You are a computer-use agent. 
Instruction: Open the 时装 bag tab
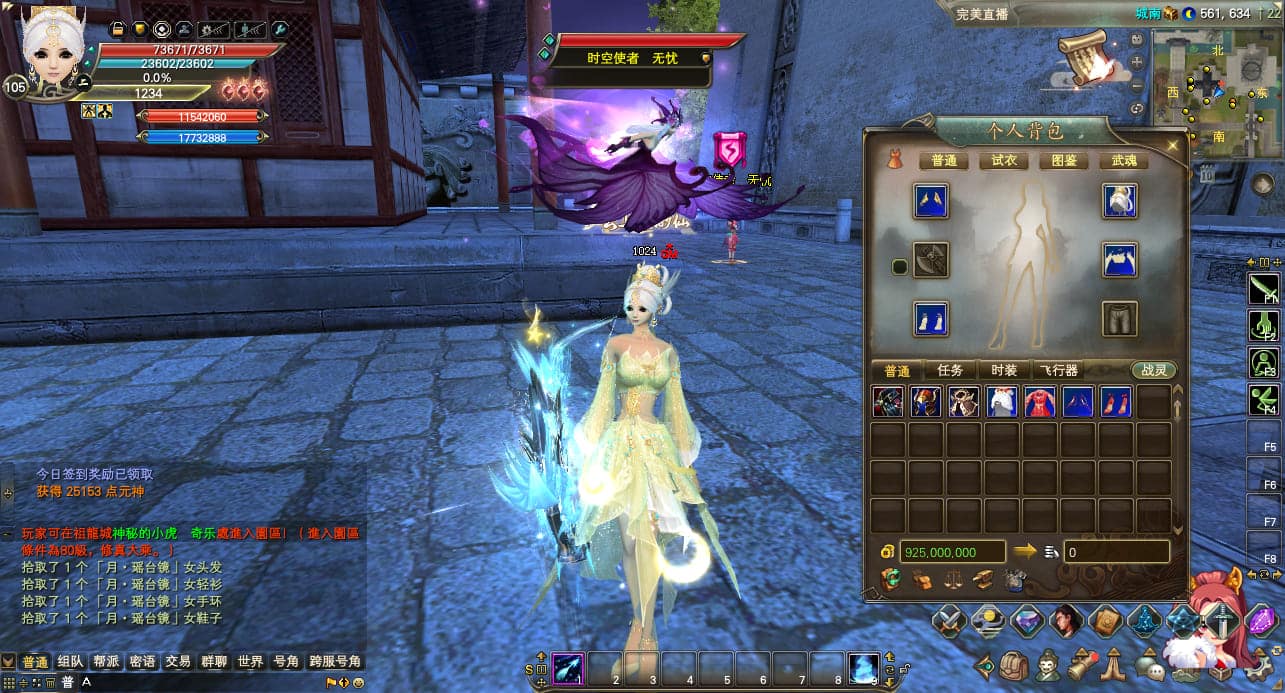1002,370
